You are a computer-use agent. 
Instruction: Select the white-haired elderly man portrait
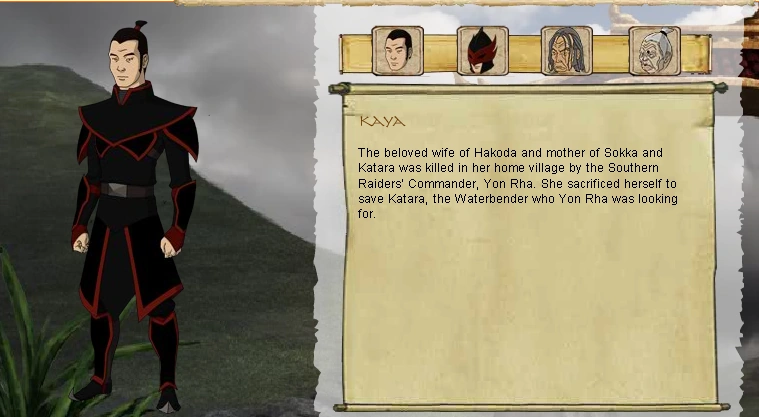[x=654, y=51]
